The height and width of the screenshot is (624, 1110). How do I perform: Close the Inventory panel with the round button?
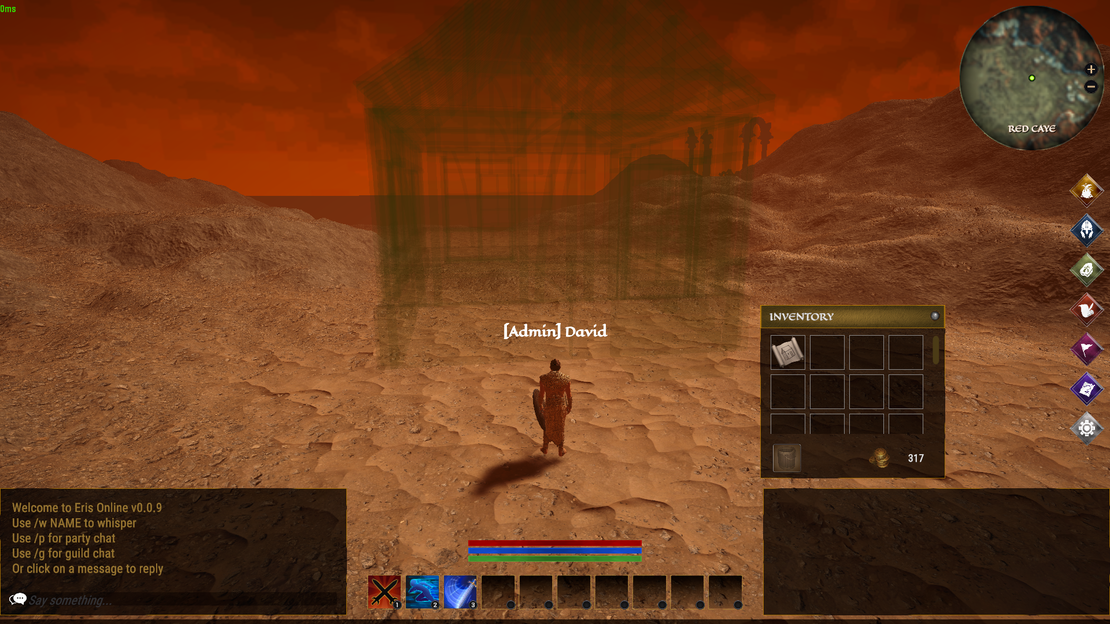click(935, 316)
